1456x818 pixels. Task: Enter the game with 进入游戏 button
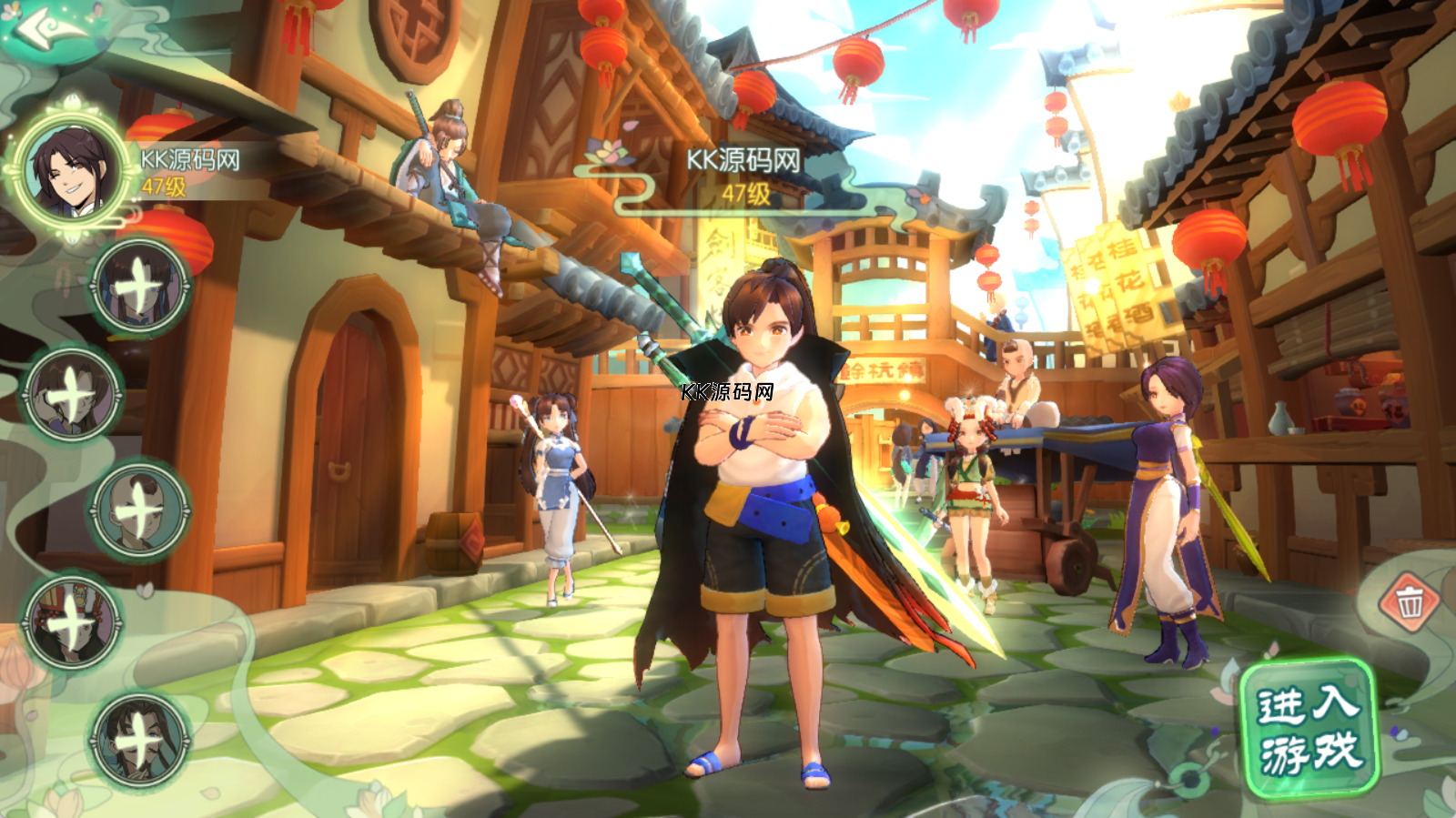(x=1309, y=730)
